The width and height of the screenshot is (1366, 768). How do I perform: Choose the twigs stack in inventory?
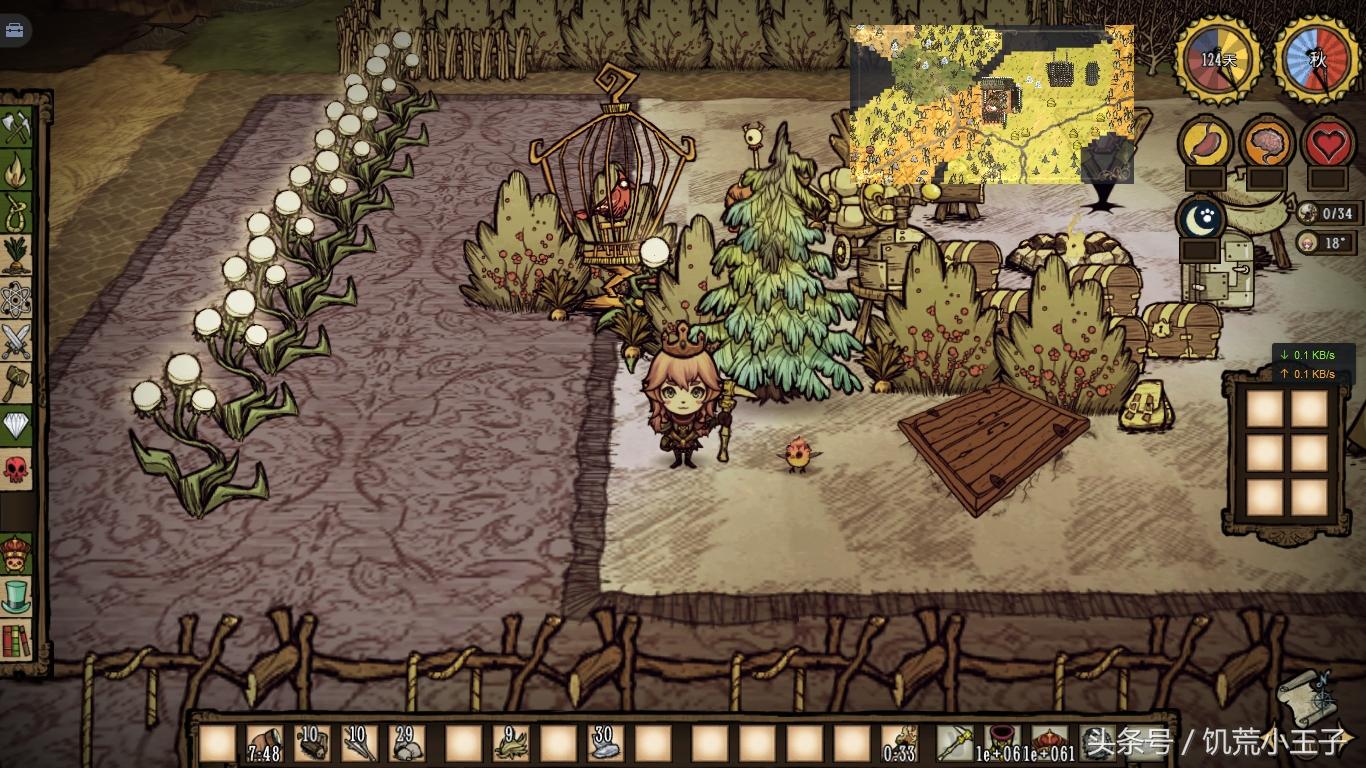point(359,743)
